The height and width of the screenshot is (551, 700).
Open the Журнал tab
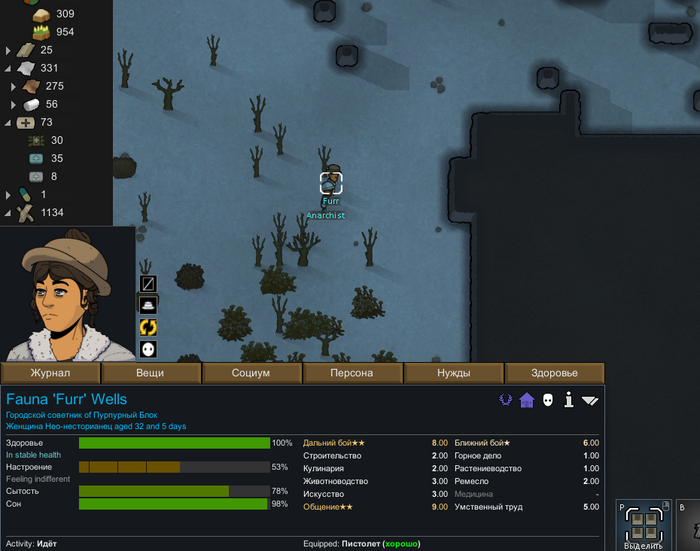click(50, 373)
